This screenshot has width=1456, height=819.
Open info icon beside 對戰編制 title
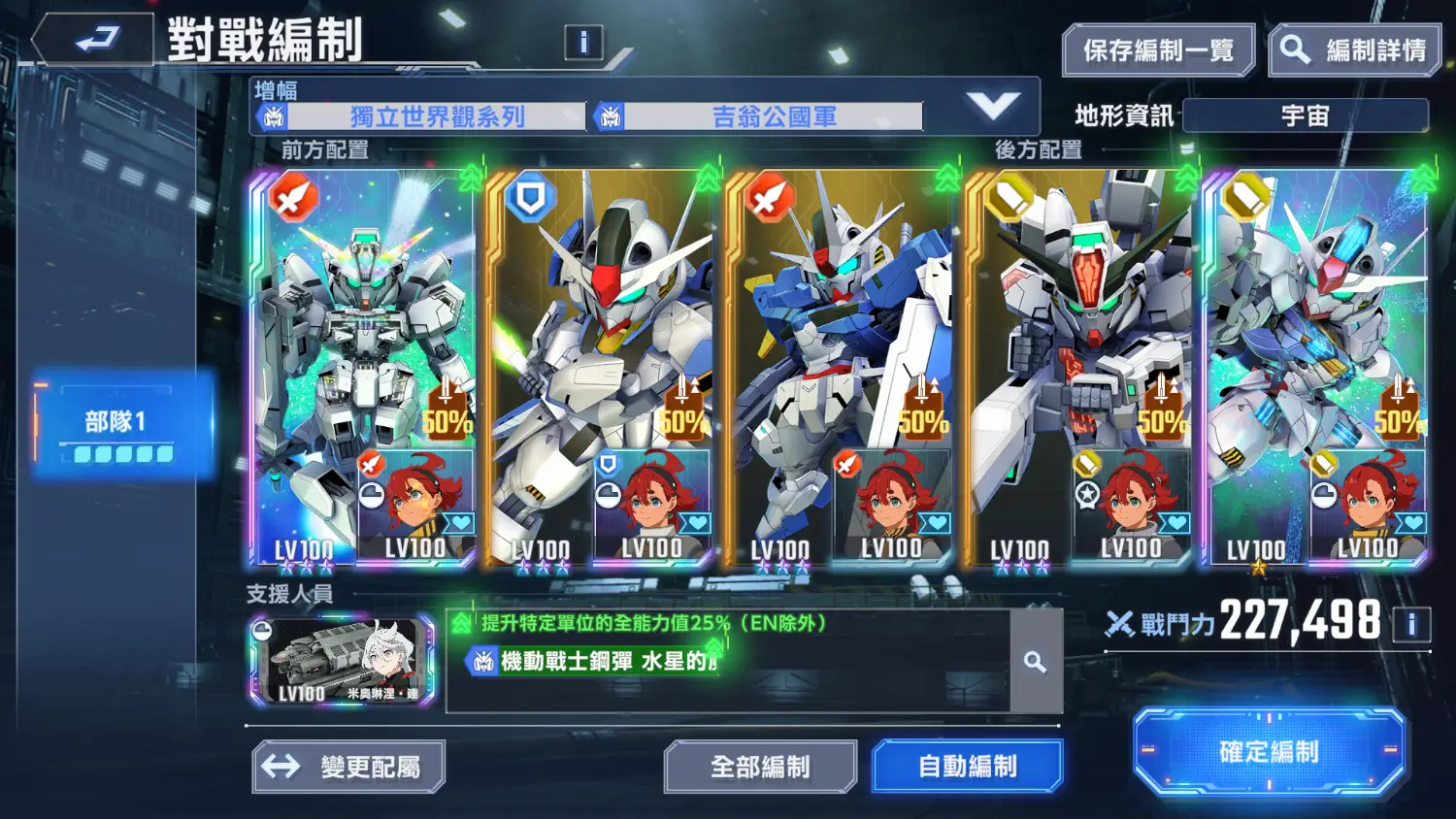pyautogui.click(x=583, y=42)
